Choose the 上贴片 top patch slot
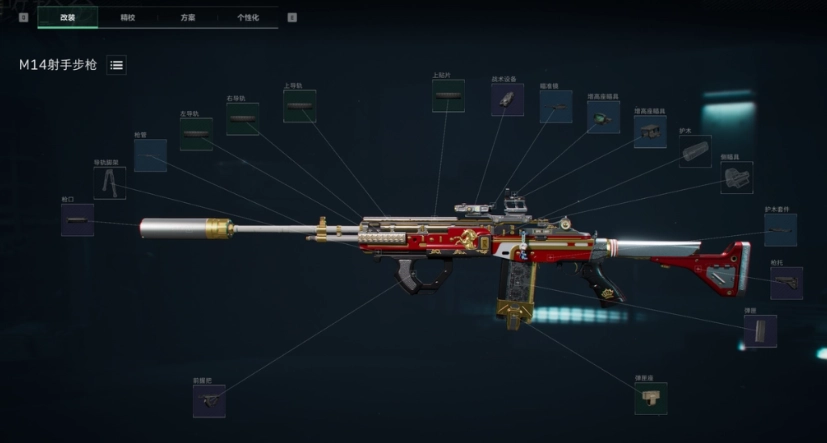Image resolution: width=827 pixels, height=443 pixels. [448, 96]
